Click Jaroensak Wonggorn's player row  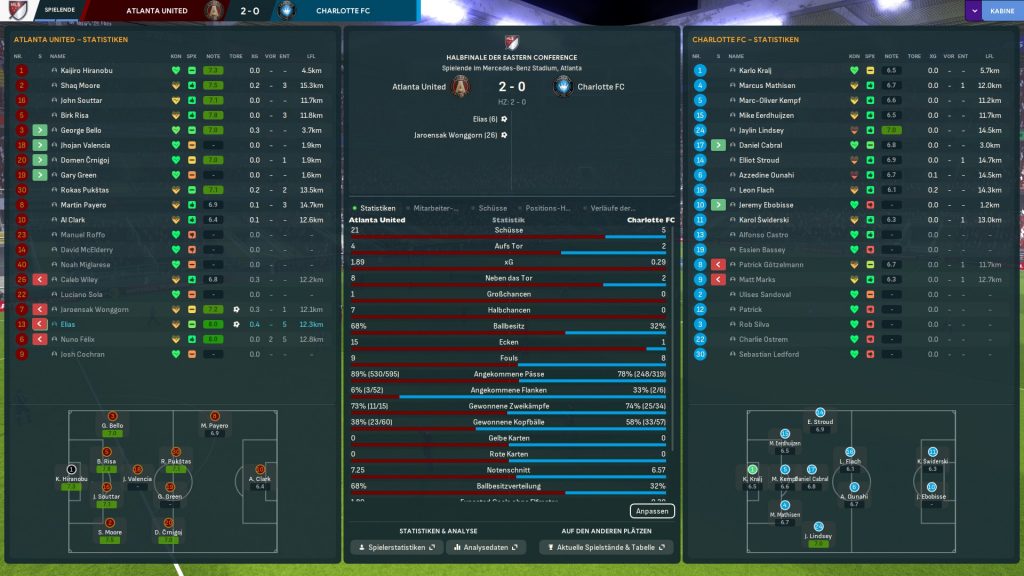(95, 309)
